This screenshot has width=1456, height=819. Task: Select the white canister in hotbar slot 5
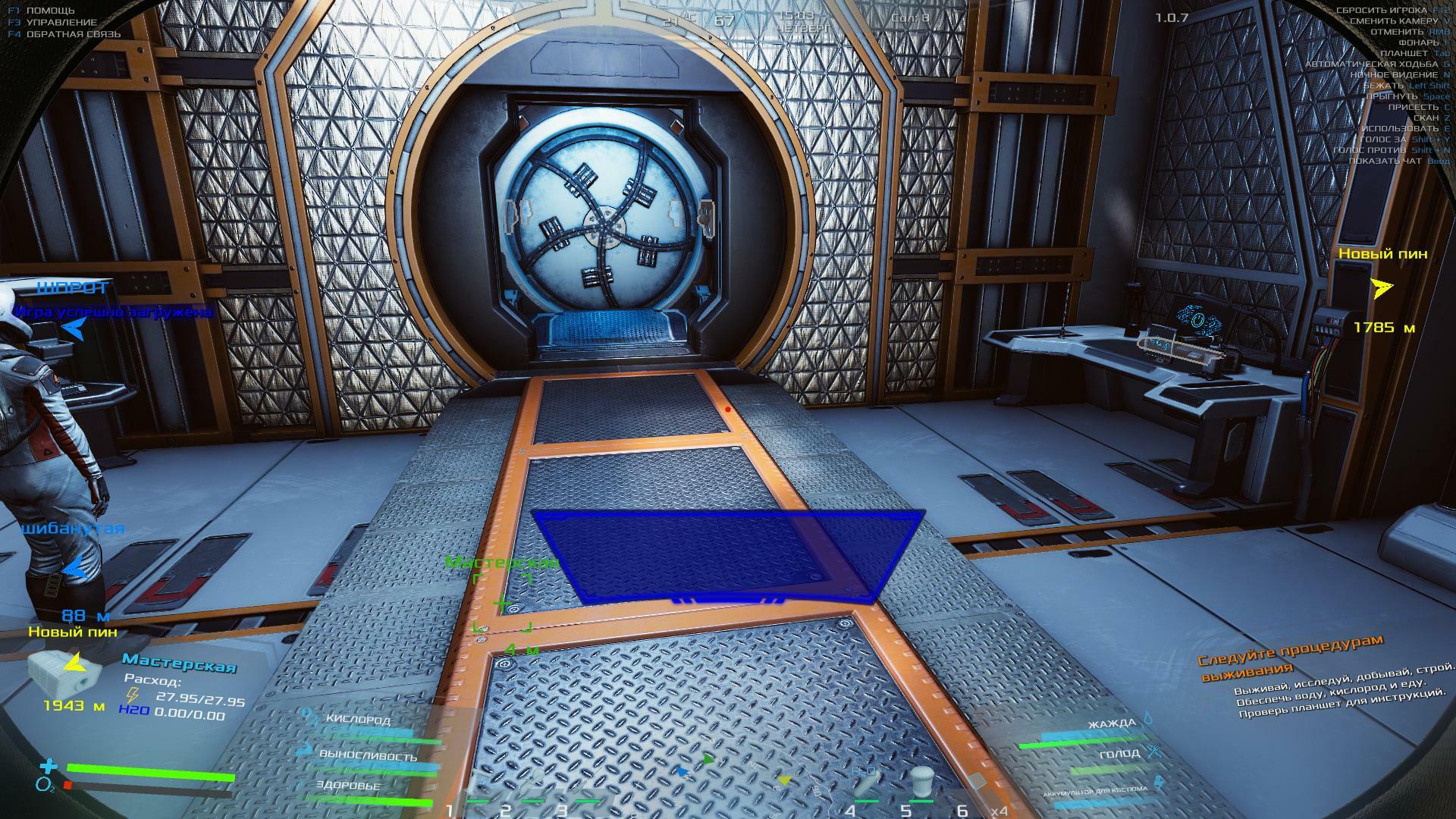point(921,783)
